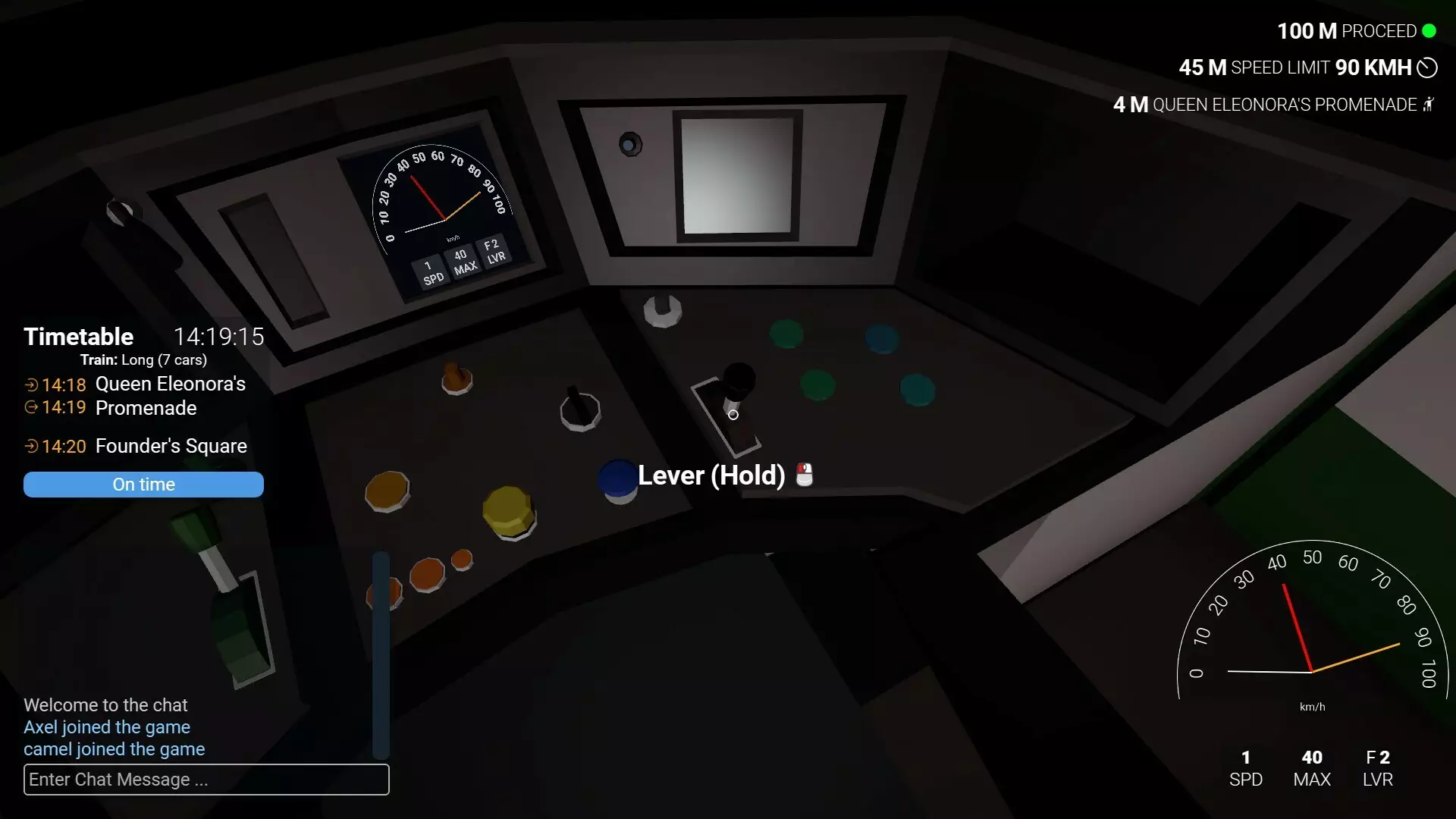
Task: Click the green PROCEED signal indicator
Action: coord(1430,31)
